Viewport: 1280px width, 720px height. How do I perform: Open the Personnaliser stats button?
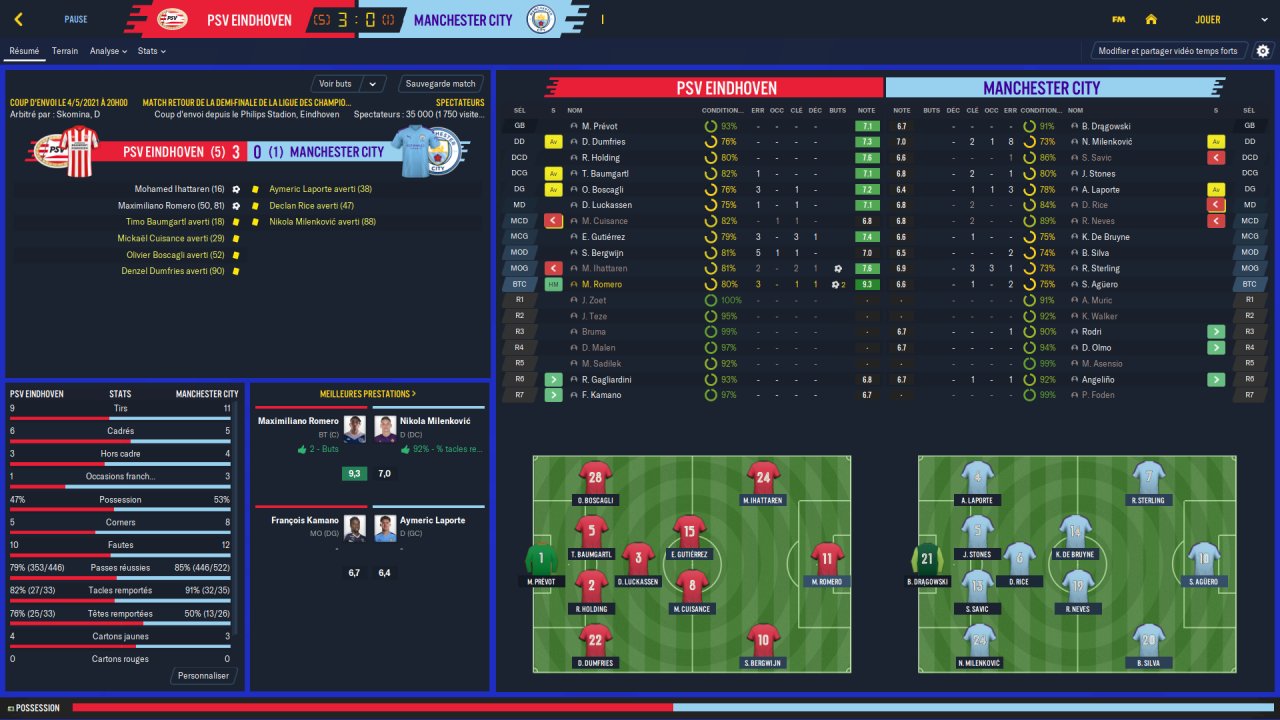(x=203, y=676)
